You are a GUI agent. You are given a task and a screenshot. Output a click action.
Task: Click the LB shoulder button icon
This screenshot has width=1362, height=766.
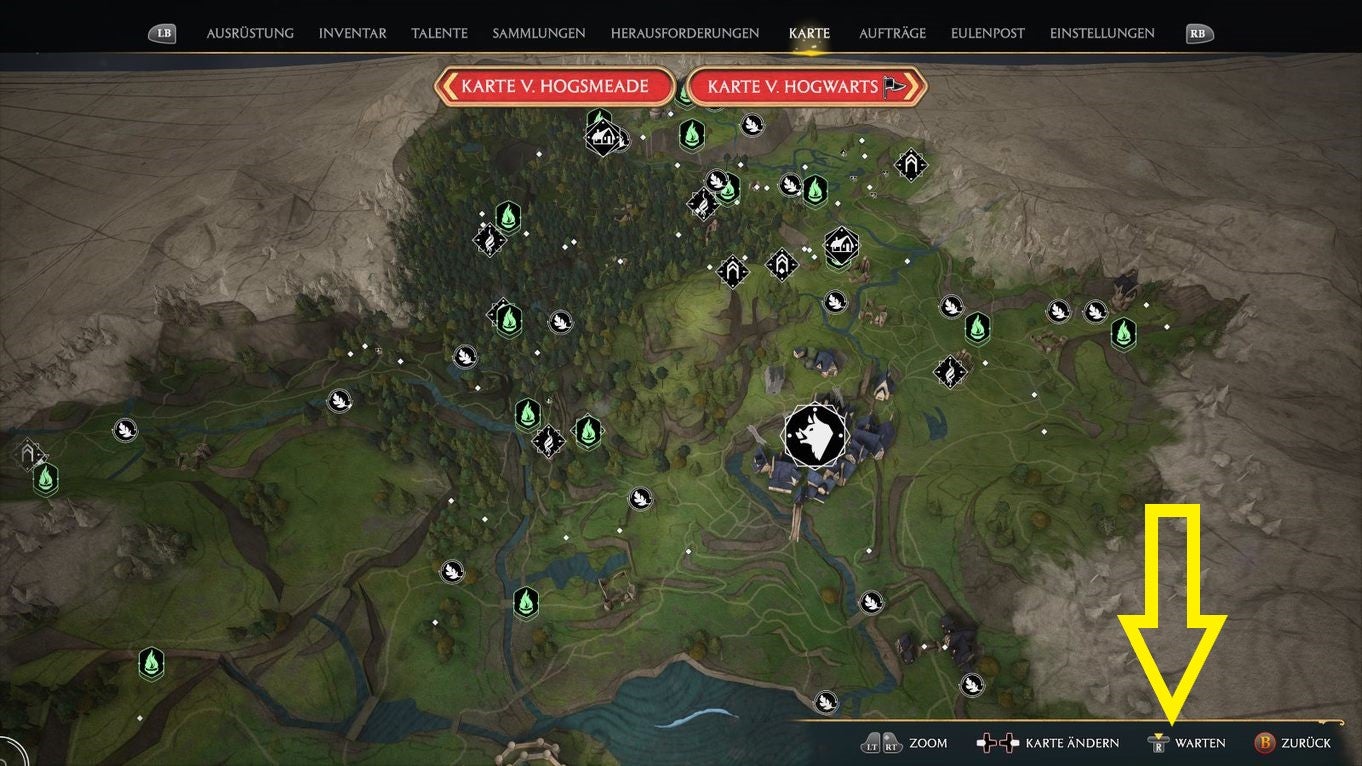click(x=161, y=32)
